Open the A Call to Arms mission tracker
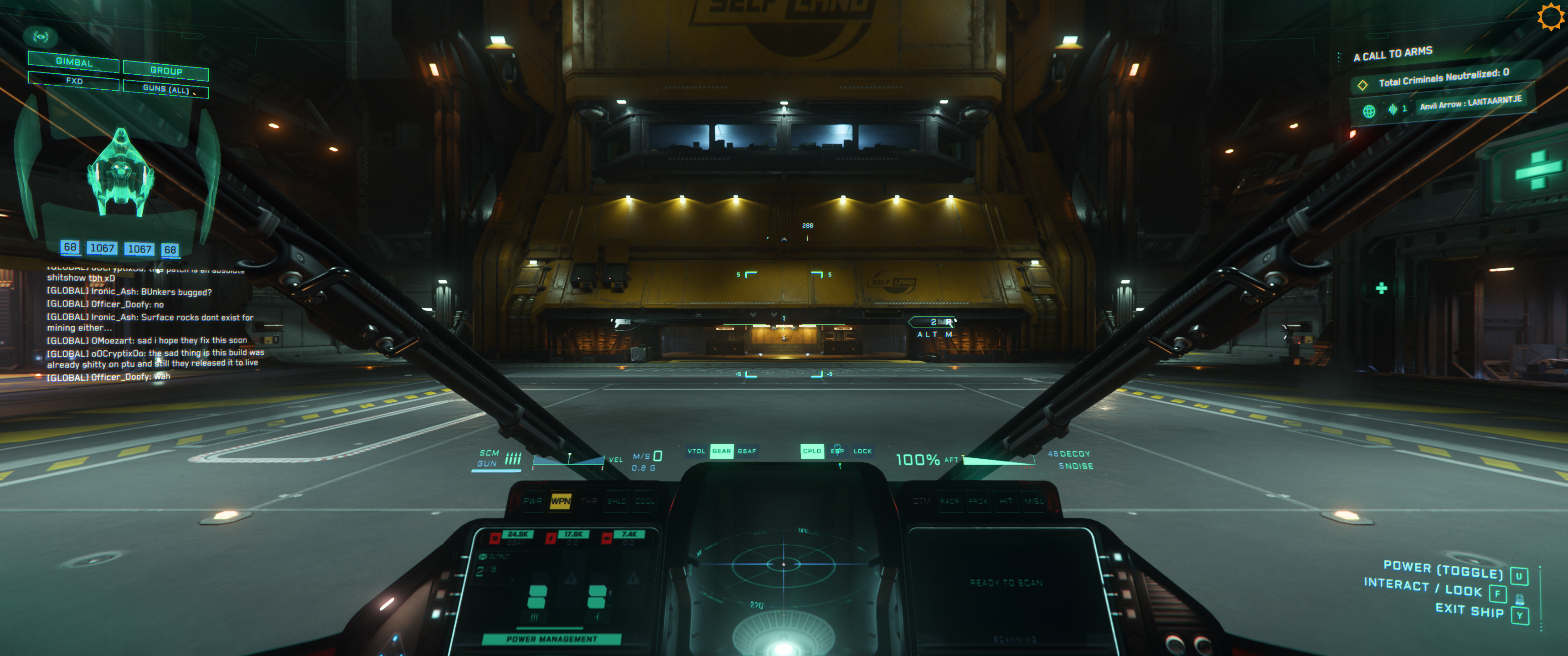This screenshot has width=1568, height=656. (1393, 54)
